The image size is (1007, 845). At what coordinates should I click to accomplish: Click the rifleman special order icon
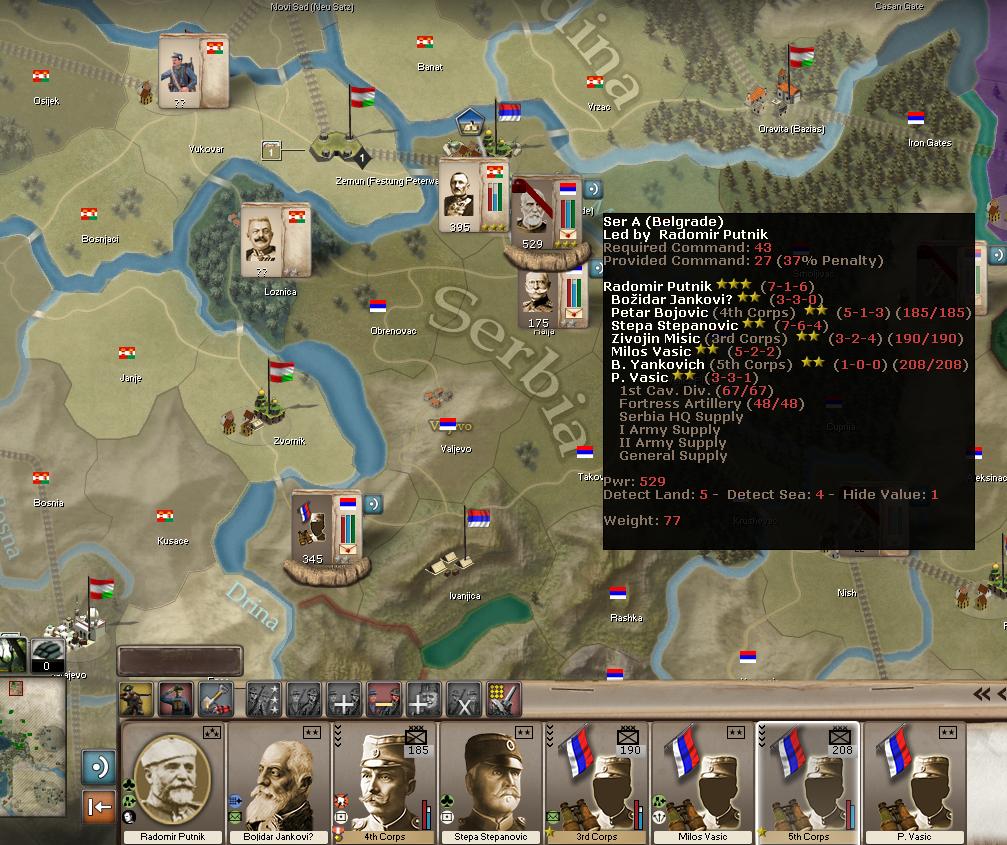(x=136, y=698)
